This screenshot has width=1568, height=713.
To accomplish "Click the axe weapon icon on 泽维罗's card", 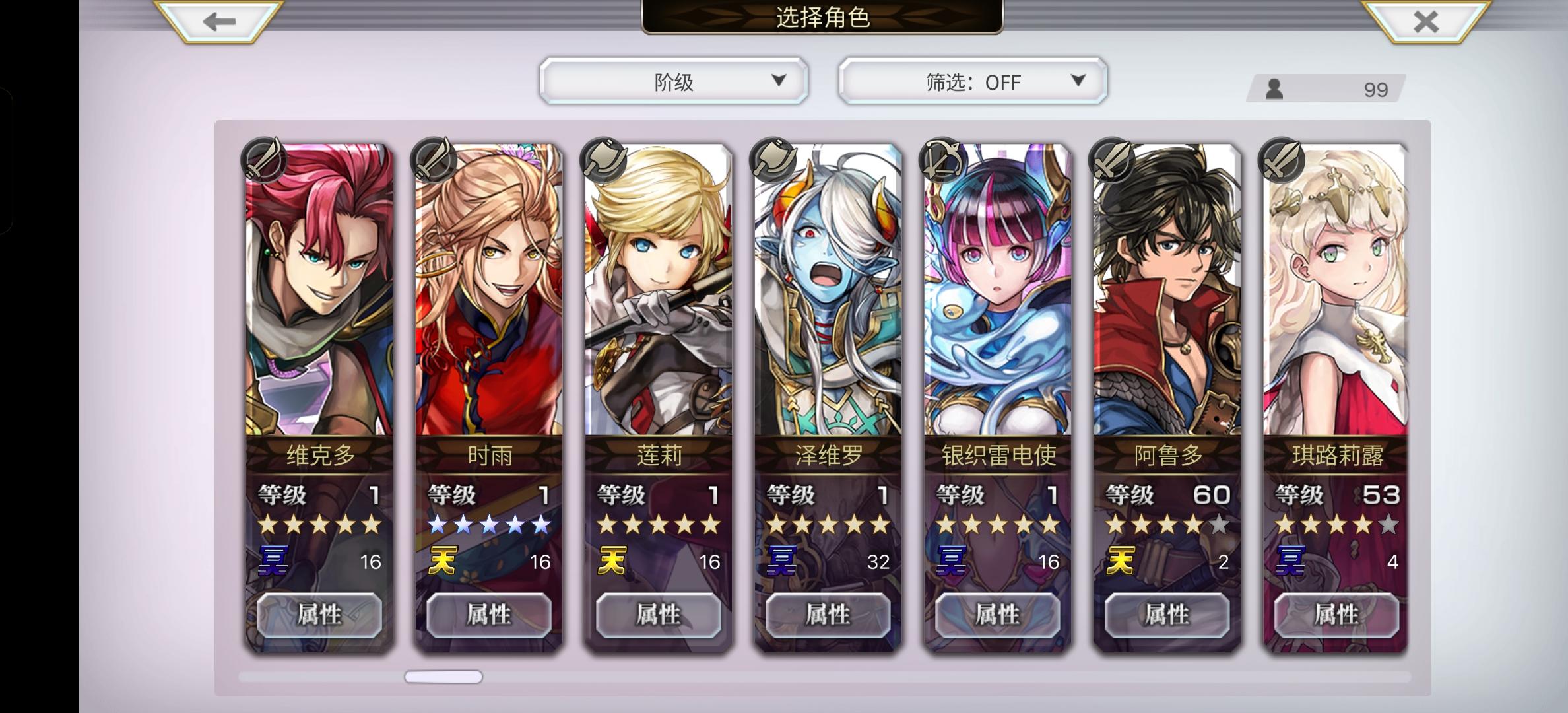I will (772, 160).
